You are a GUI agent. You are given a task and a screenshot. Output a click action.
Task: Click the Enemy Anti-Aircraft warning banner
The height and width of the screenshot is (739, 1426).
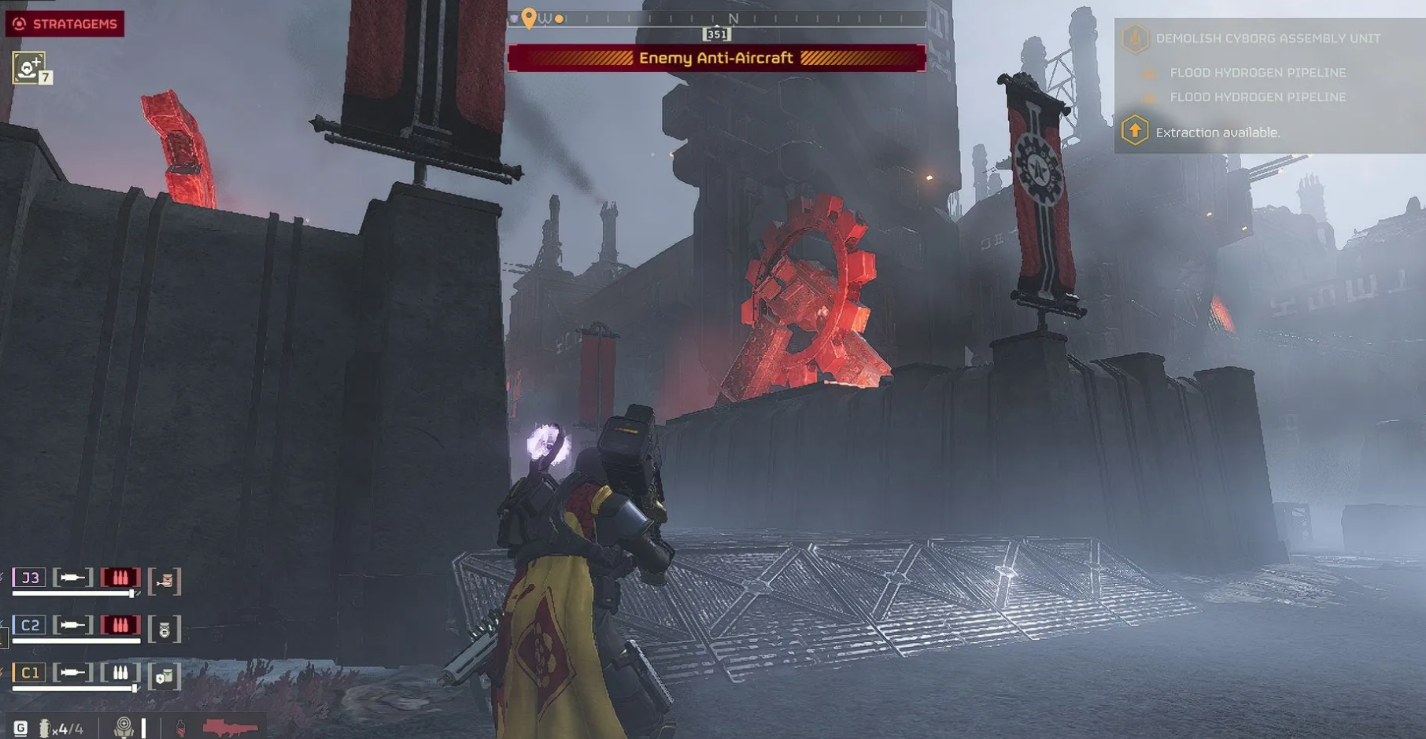pos(716,58)
